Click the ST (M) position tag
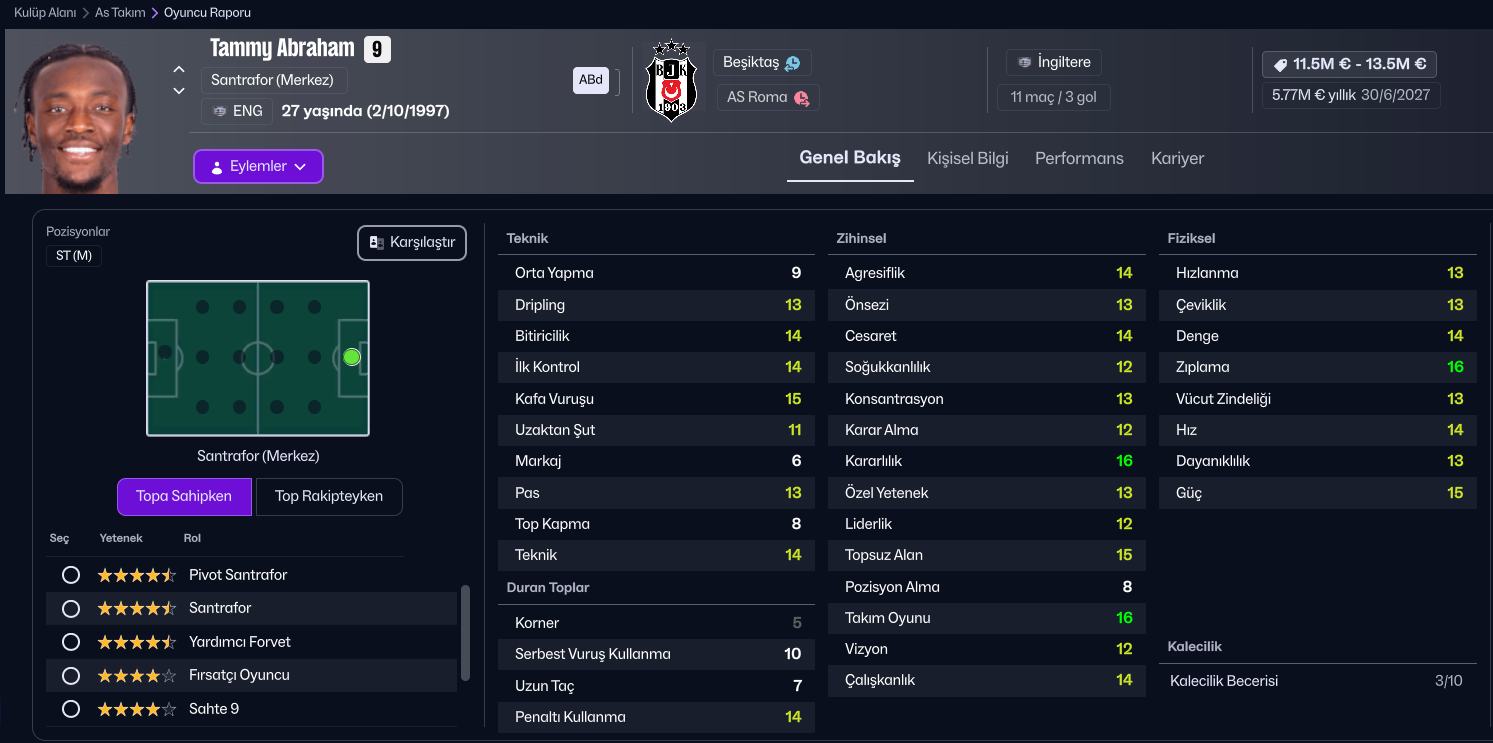Viewport: 1493px width, 743px height. click(x=74, y=256)
